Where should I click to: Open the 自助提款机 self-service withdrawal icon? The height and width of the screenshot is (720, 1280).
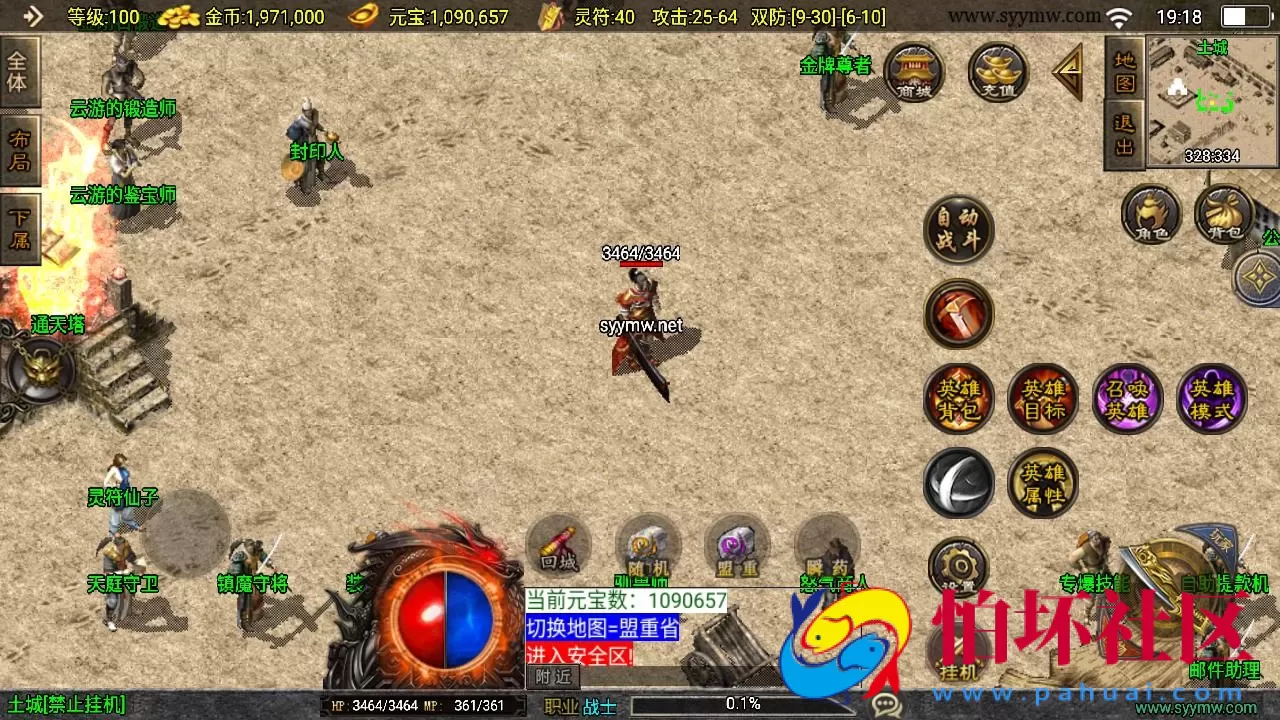(x=1227, y=580)
